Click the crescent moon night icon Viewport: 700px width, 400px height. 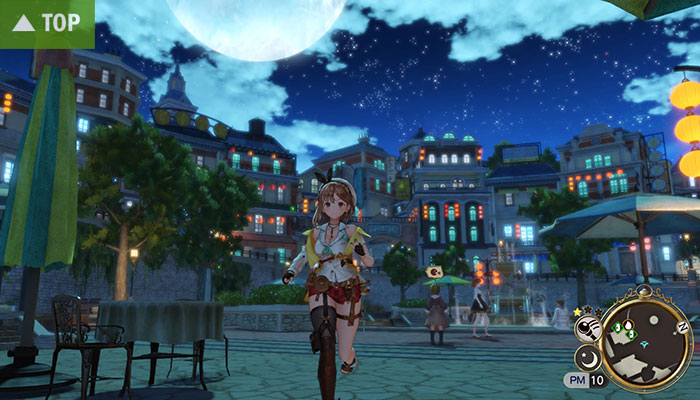click(590, 357)
